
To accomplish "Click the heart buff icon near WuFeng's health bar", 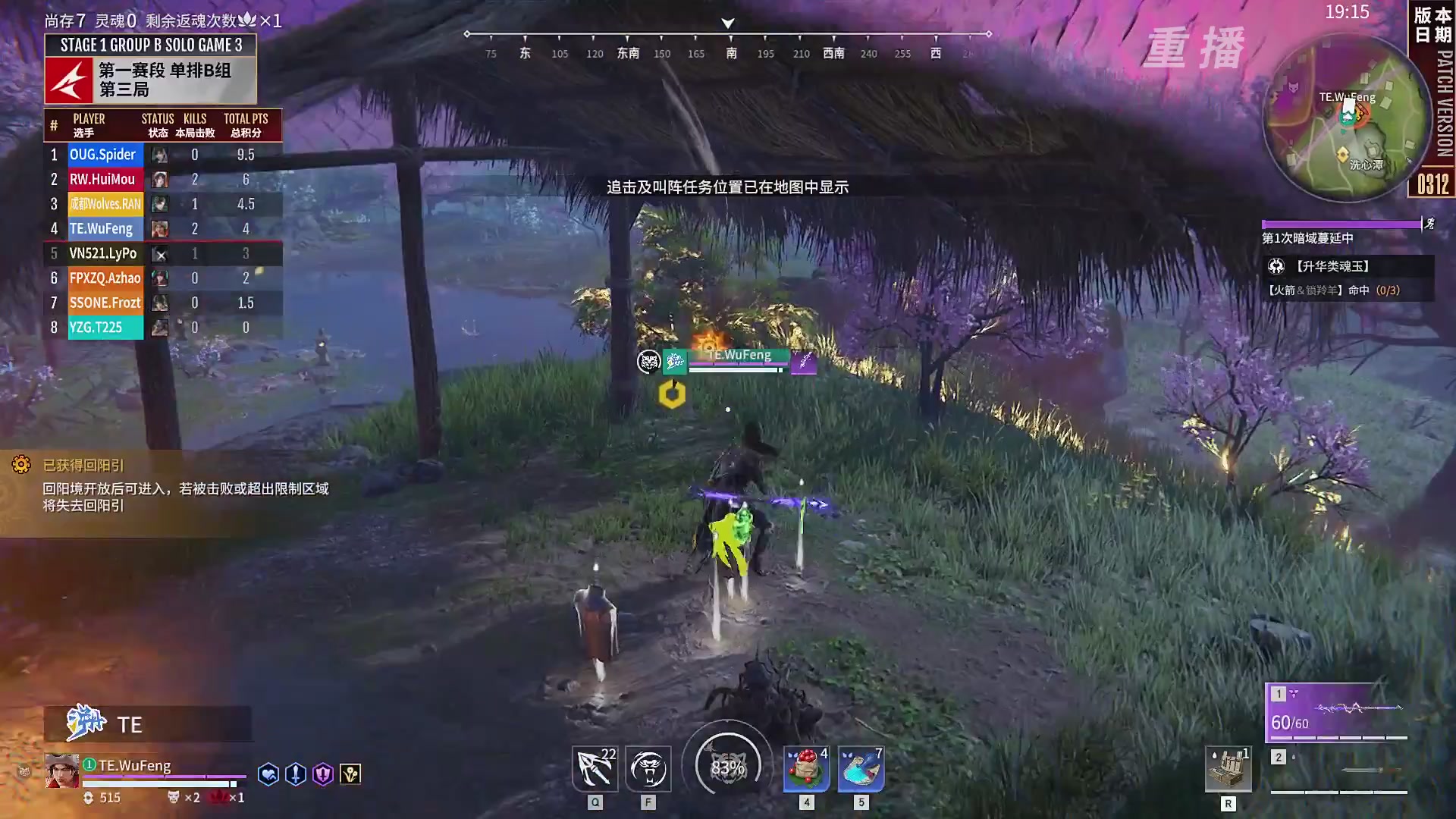I will pyautogui.click(x=268, y=774).
